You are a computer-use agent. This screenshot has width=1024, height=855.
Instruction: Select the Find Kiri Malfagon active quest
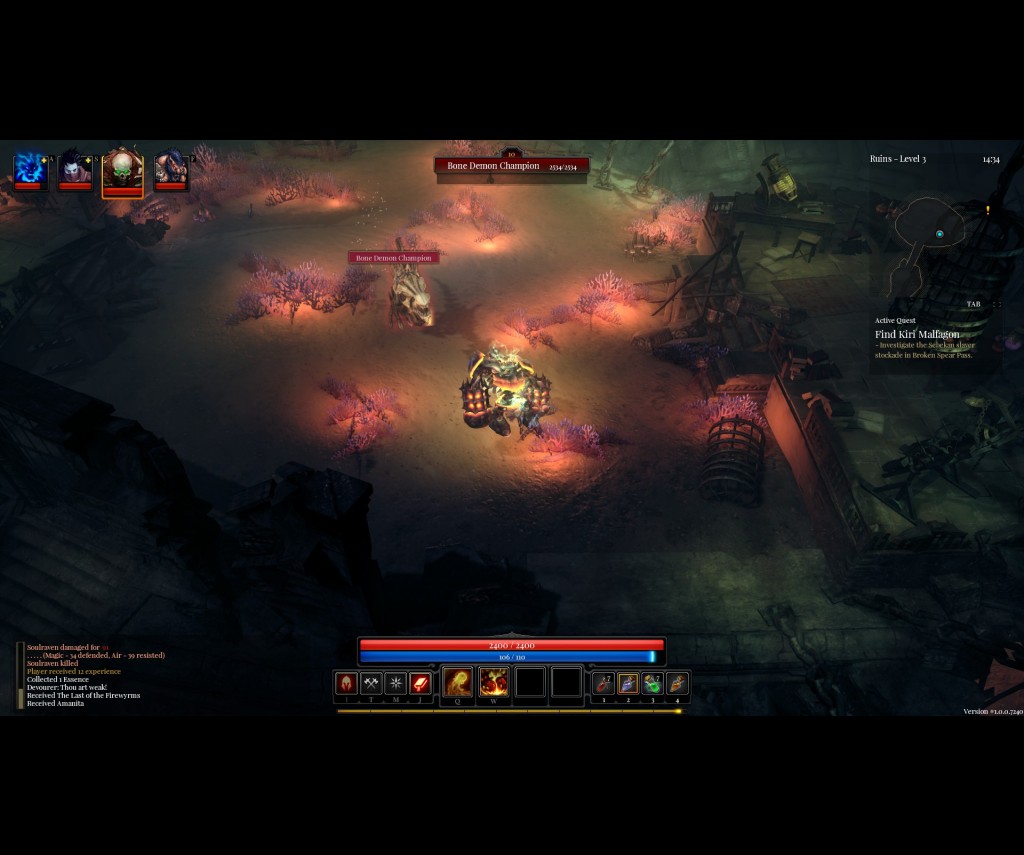coord(917,334)
